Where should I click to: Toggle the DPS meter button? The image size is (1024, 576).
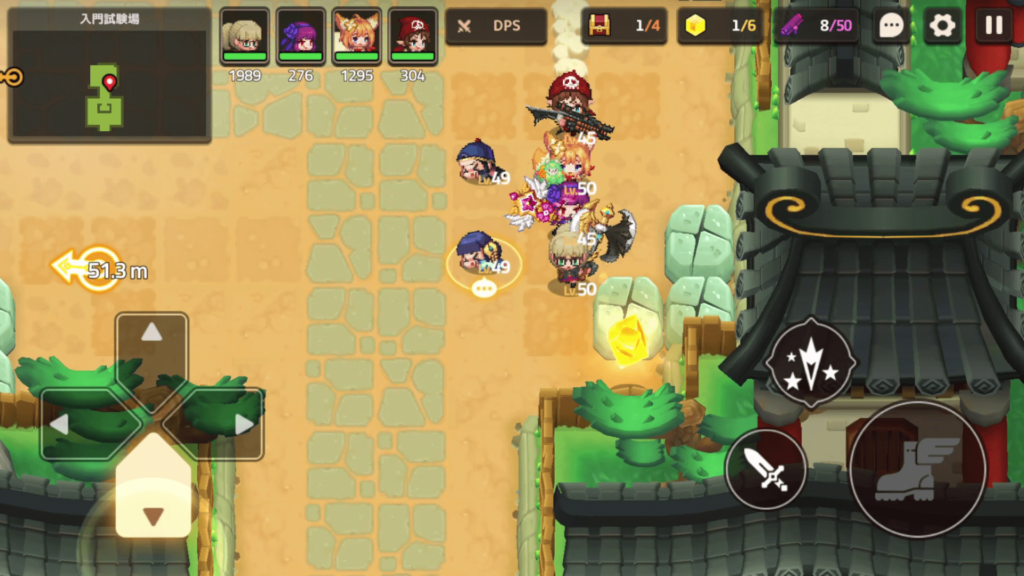(x=496, y=26)
